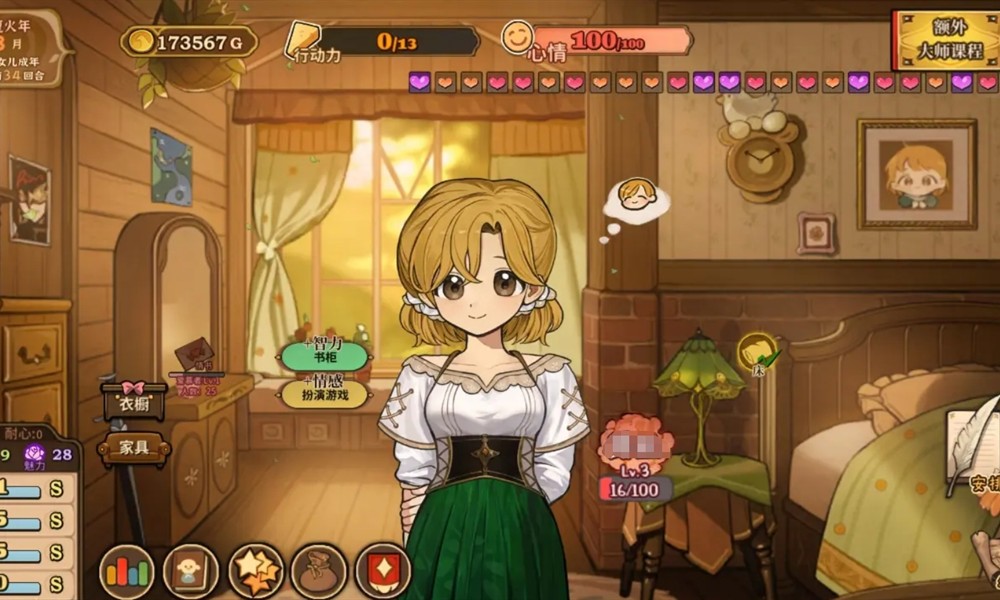
Task: Open the quill and notebook schedule button
Action: [970, 450]
